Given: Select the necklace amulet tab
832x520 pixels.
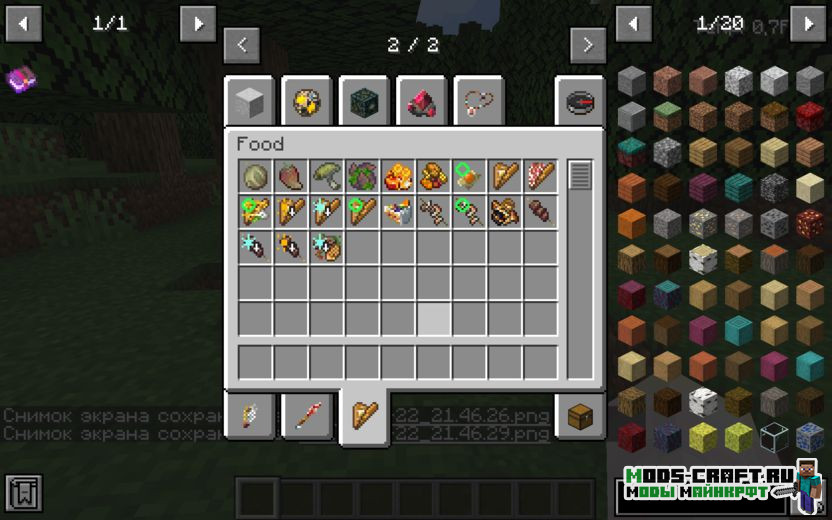Looking at the screenshot, I should pos(479,101).
